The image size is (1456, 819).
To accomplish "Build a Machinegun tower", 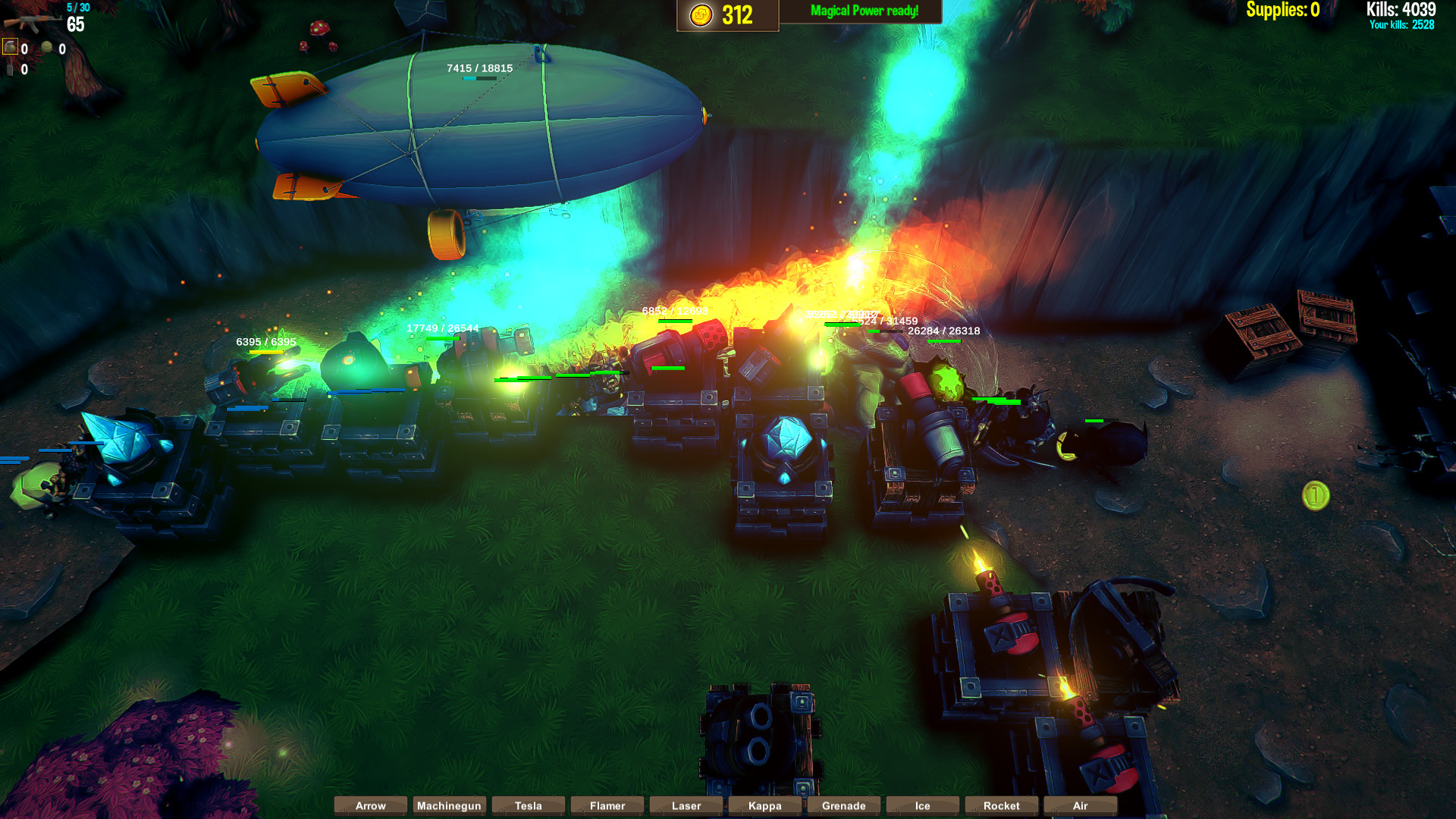I will [449, 805].
